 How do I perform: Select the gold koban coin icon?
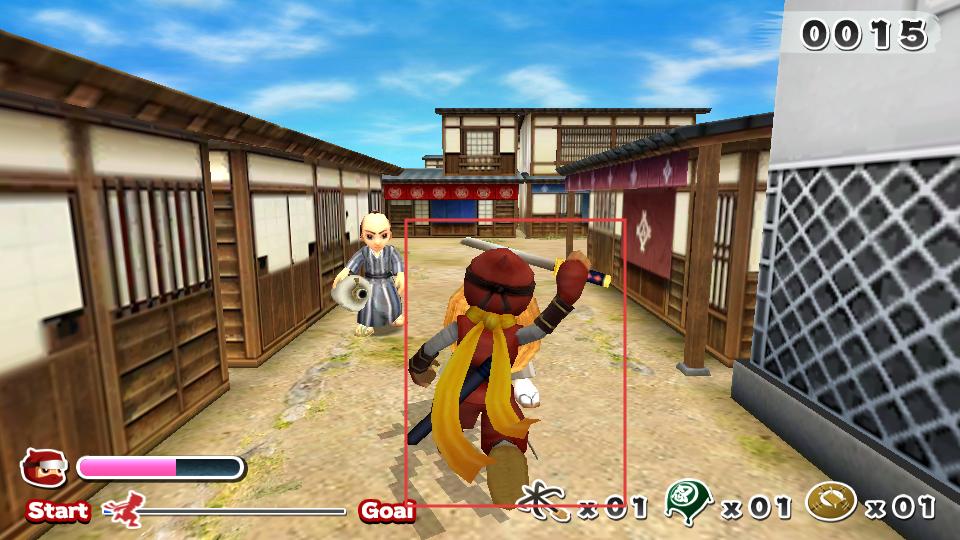coord(831,500)
